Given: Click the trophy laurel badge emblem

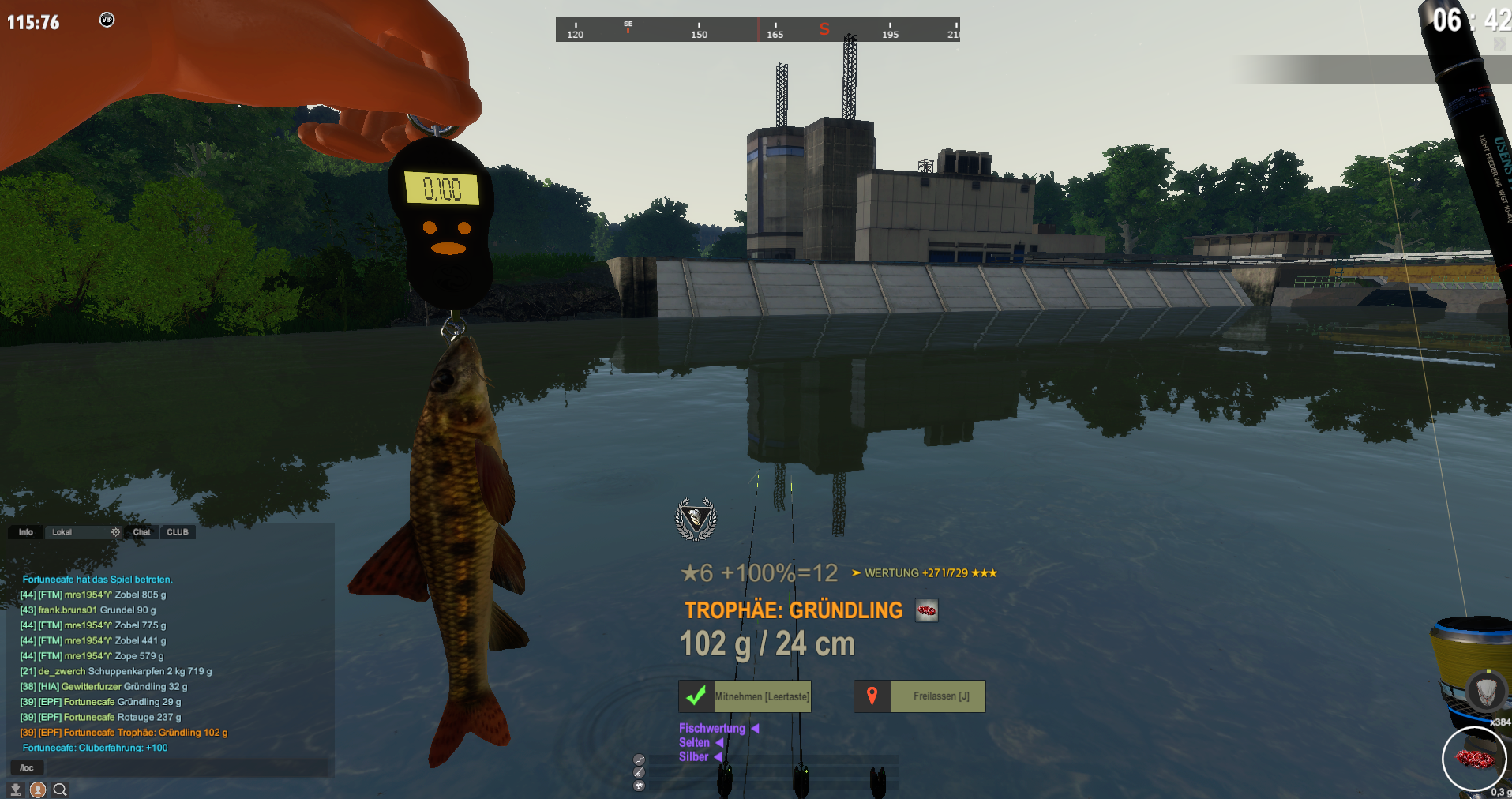Looking at the screenshot, I should (696, 519).
